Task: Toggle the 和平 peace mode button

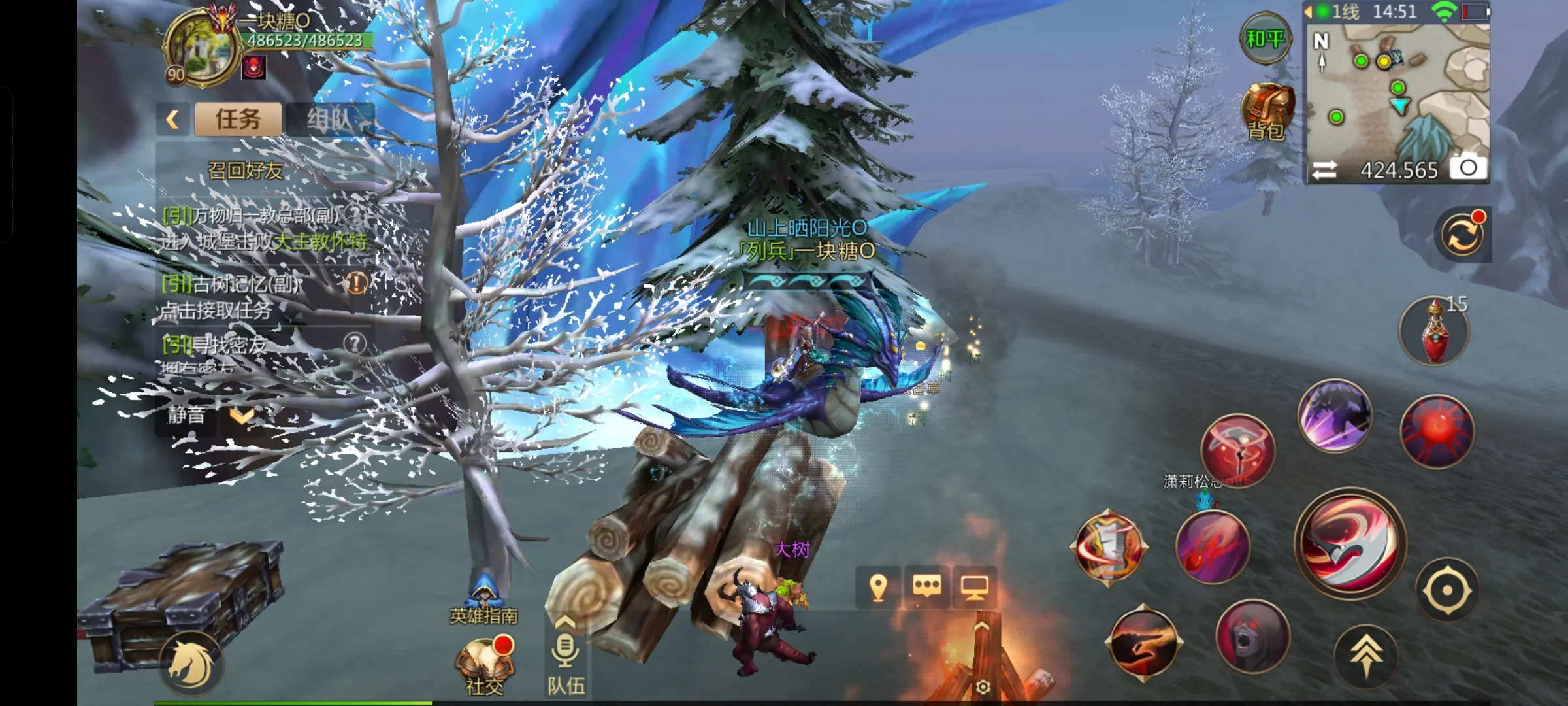Action: 1265,39
